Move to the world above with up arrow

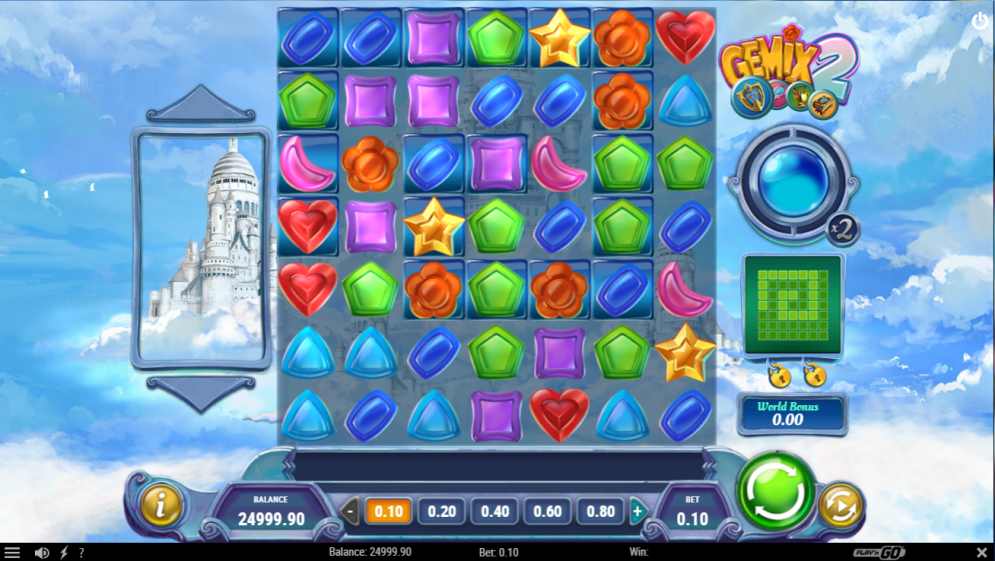click(201, 103)
